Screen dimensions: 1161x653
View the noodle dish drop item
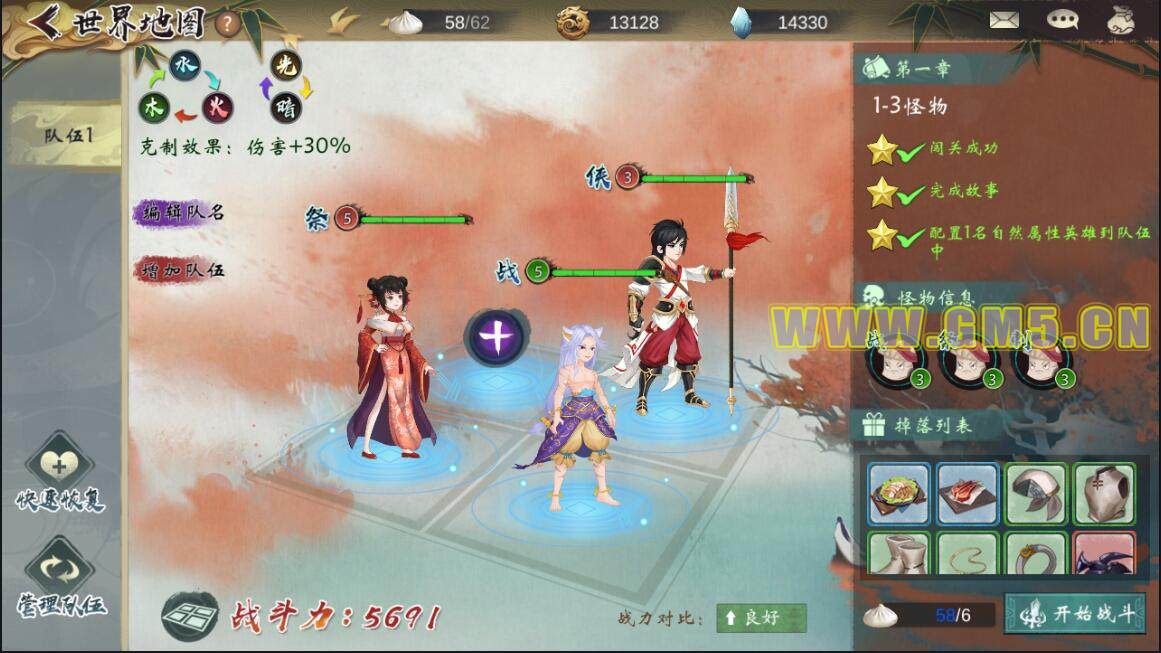898,494
